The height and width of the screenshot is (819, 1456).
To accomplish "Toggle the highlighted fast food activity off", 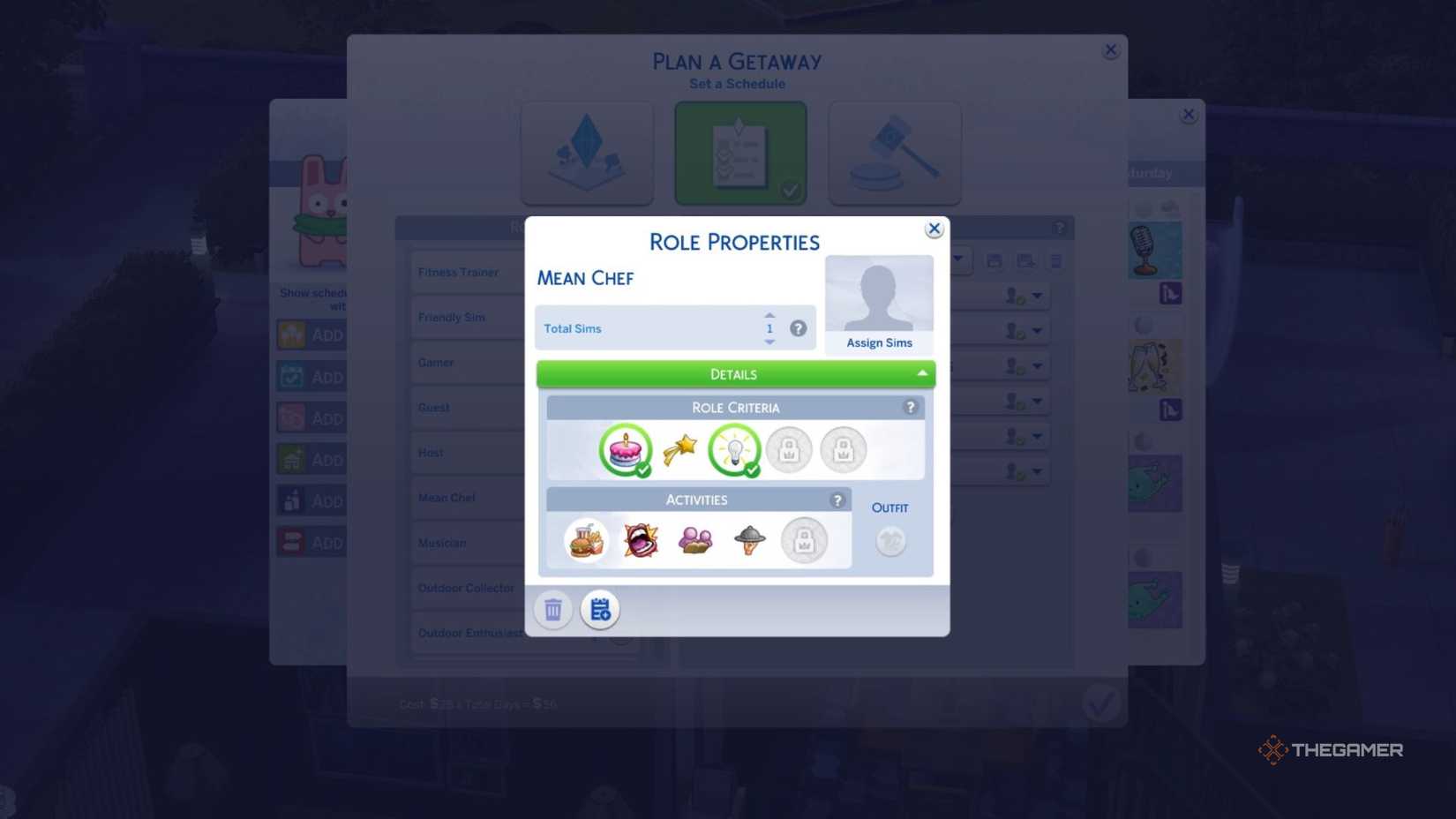I will pos(585,539).
